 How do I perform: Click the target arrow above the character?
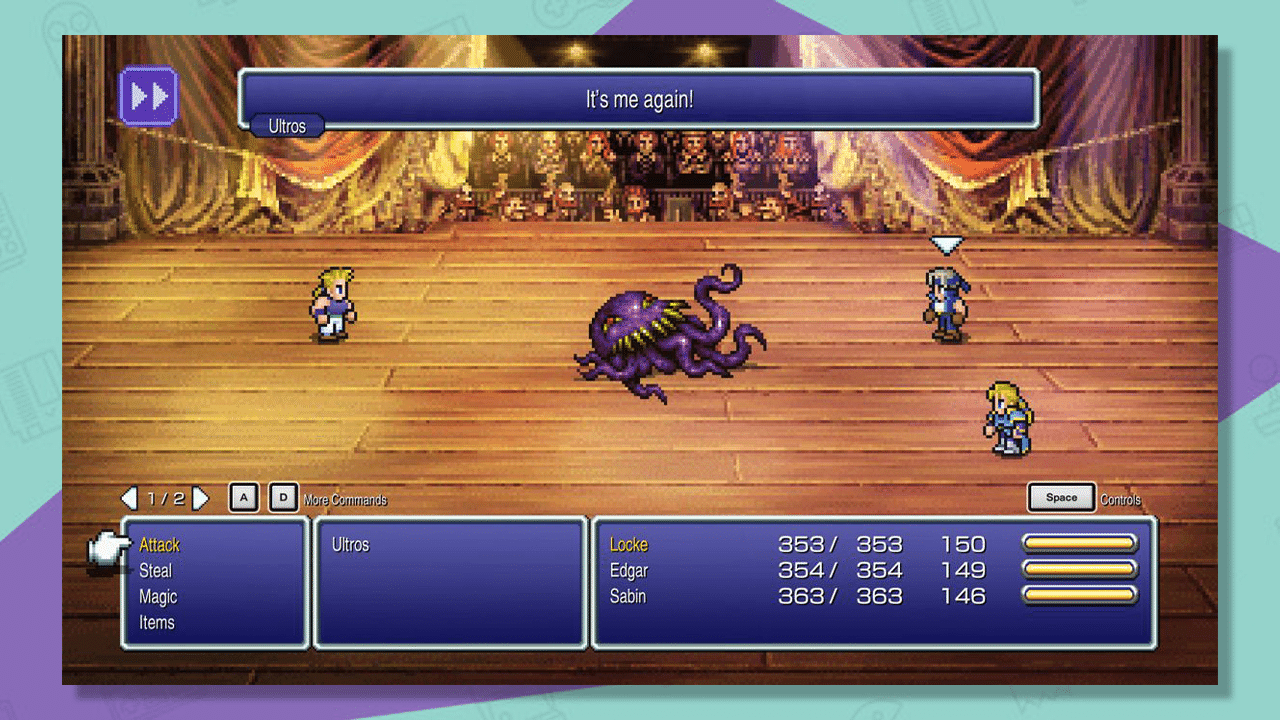[945, 243]
